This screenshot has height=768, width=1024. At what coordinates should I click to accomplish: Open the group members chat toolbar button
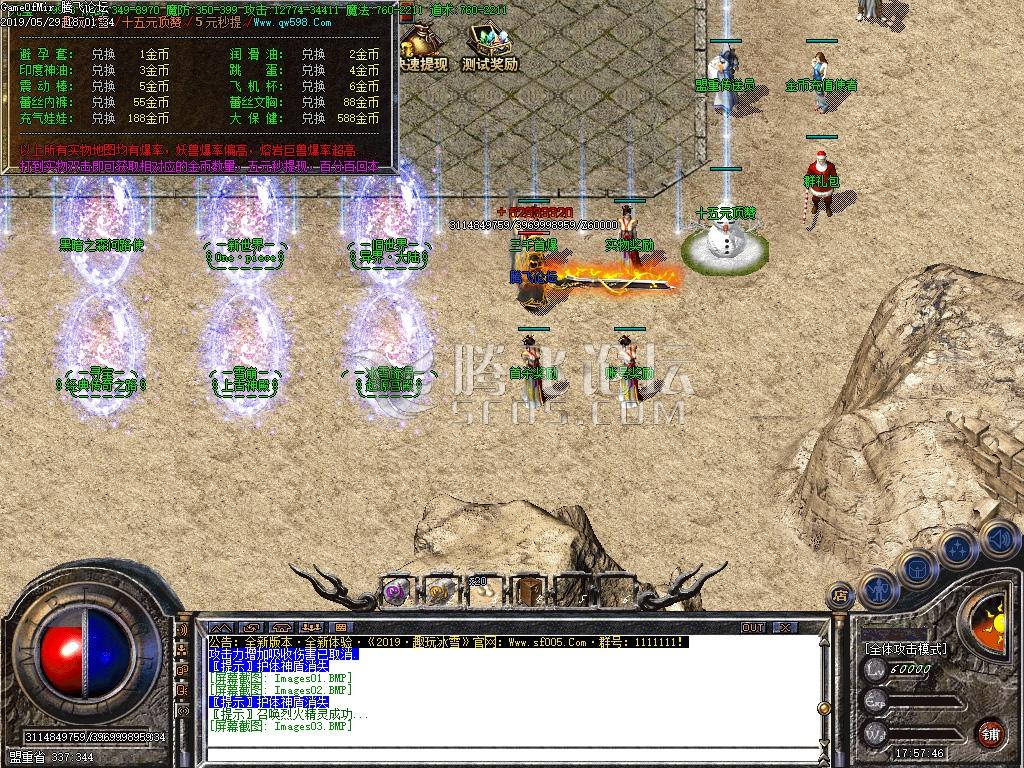point(311,627)
